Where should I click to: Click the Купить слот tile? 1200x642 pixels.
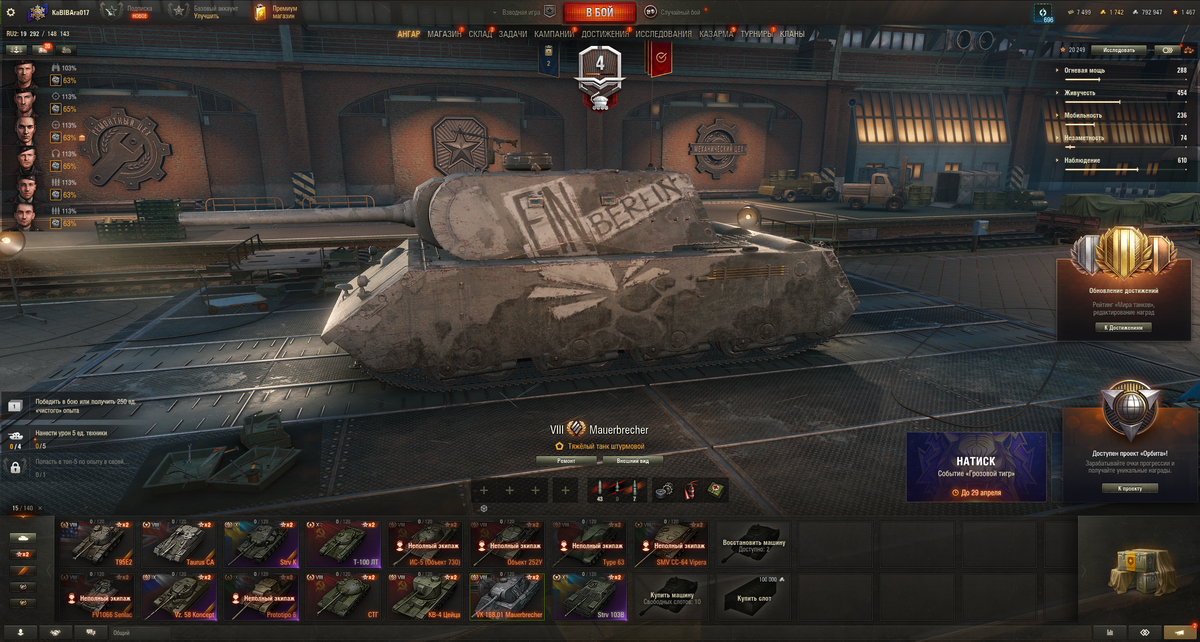753,595
